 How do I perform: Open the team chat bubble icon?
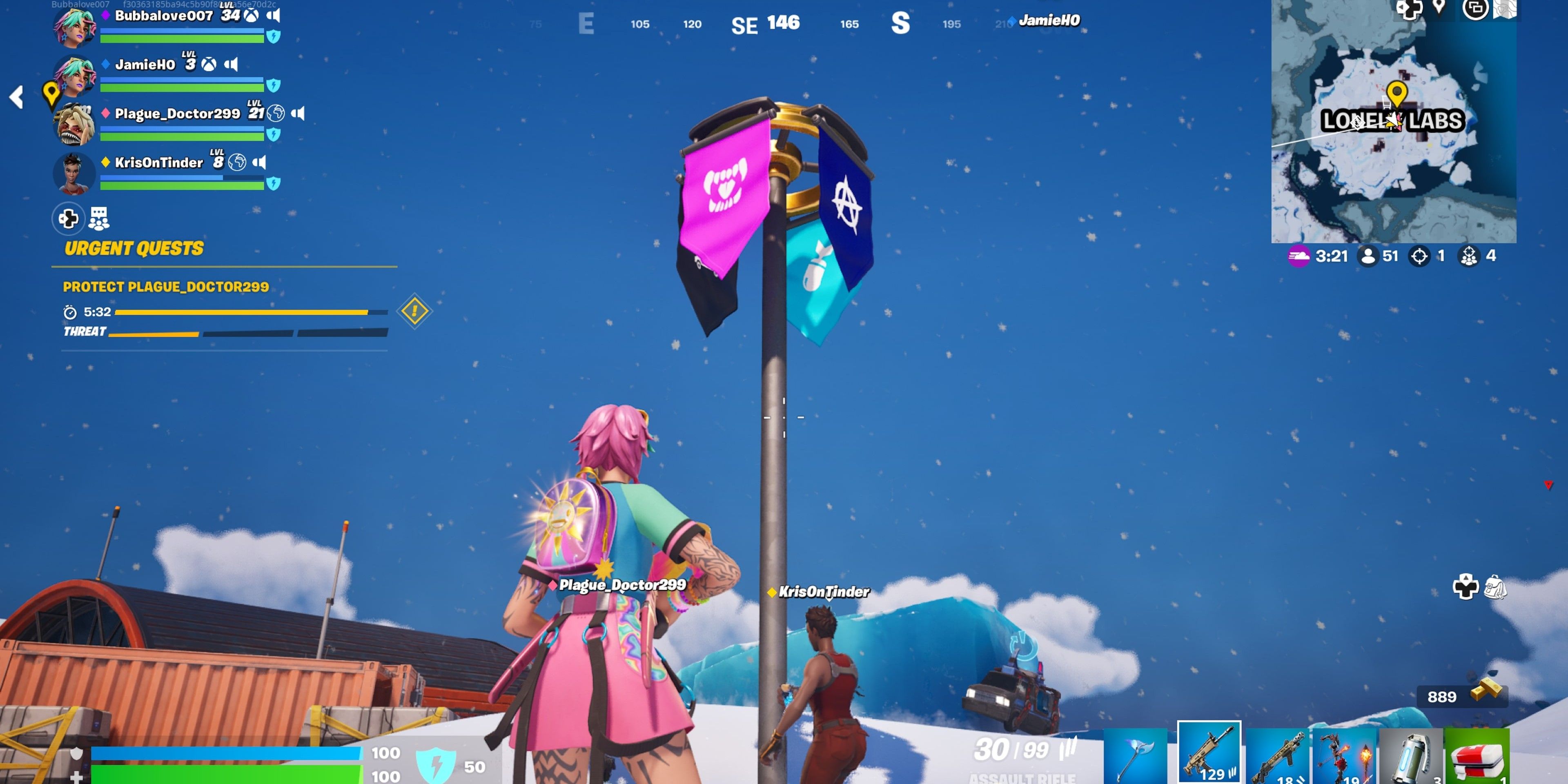98,217
